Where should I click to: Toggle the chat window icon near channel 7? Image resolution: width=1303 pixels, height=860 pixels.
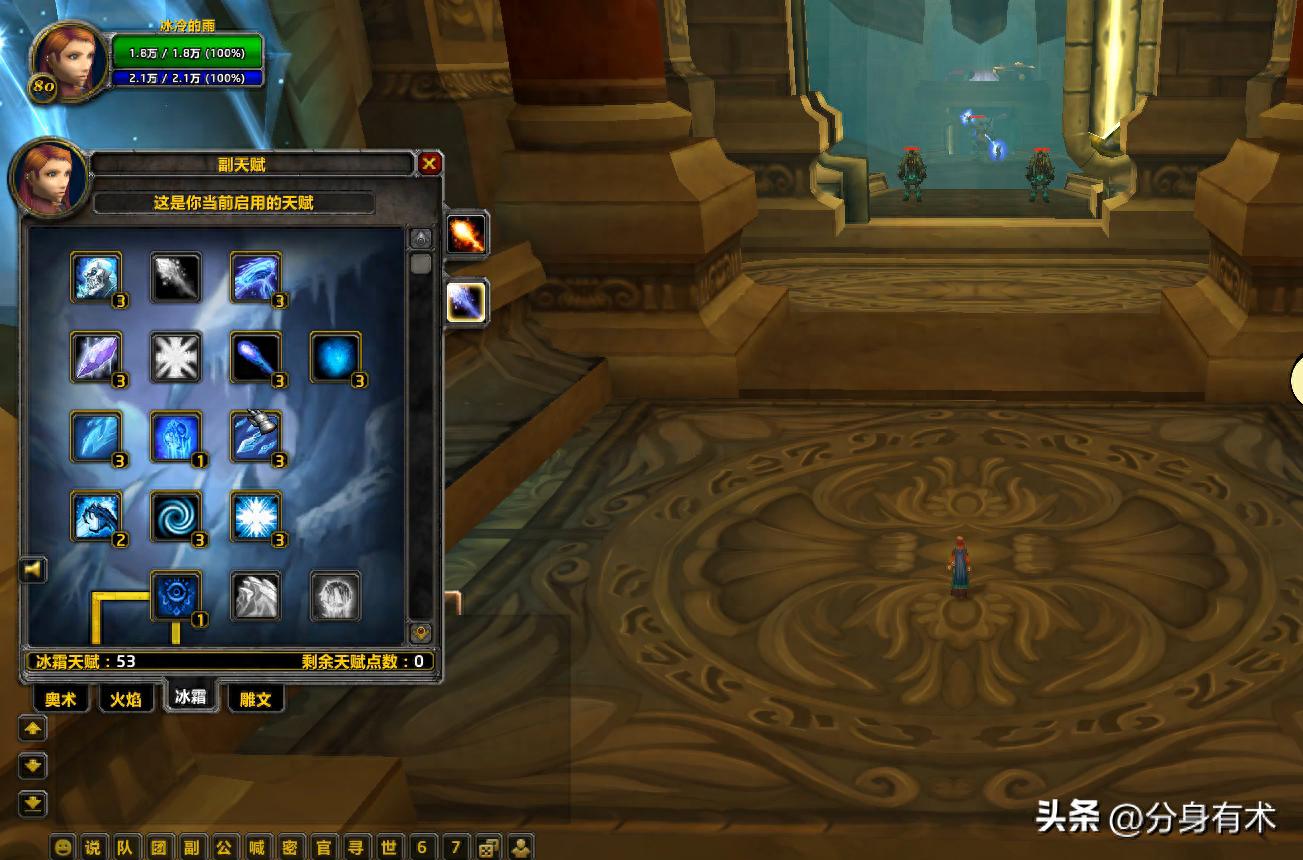point(488,846)
